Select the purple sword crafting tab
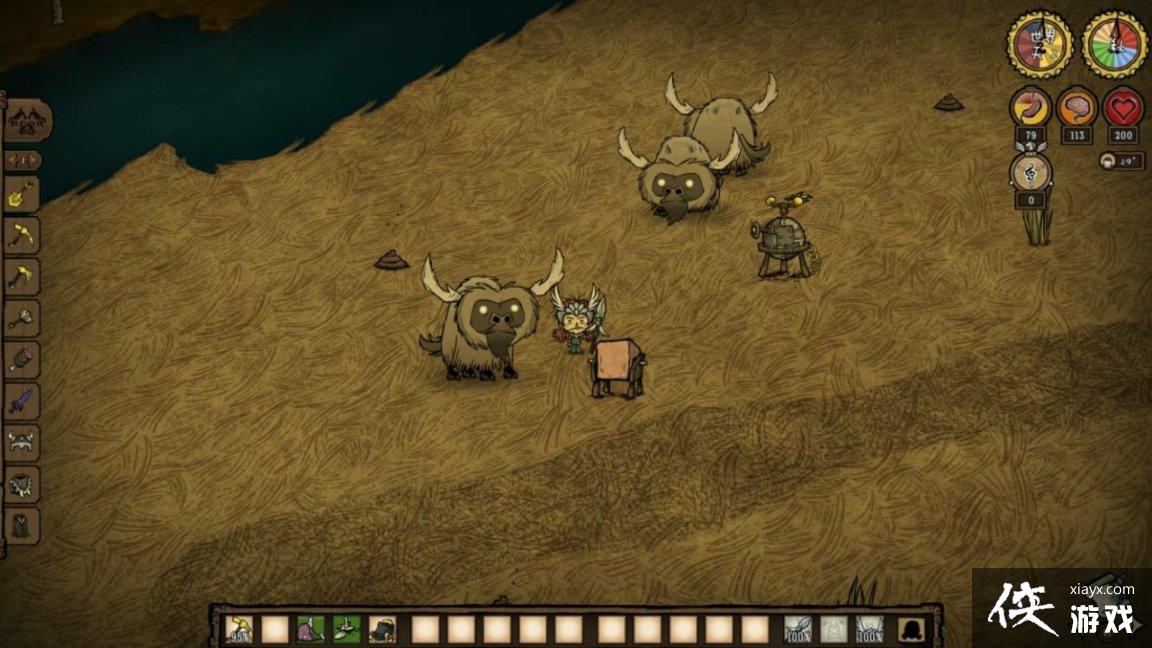1152x648 pixels. point(22,401)
